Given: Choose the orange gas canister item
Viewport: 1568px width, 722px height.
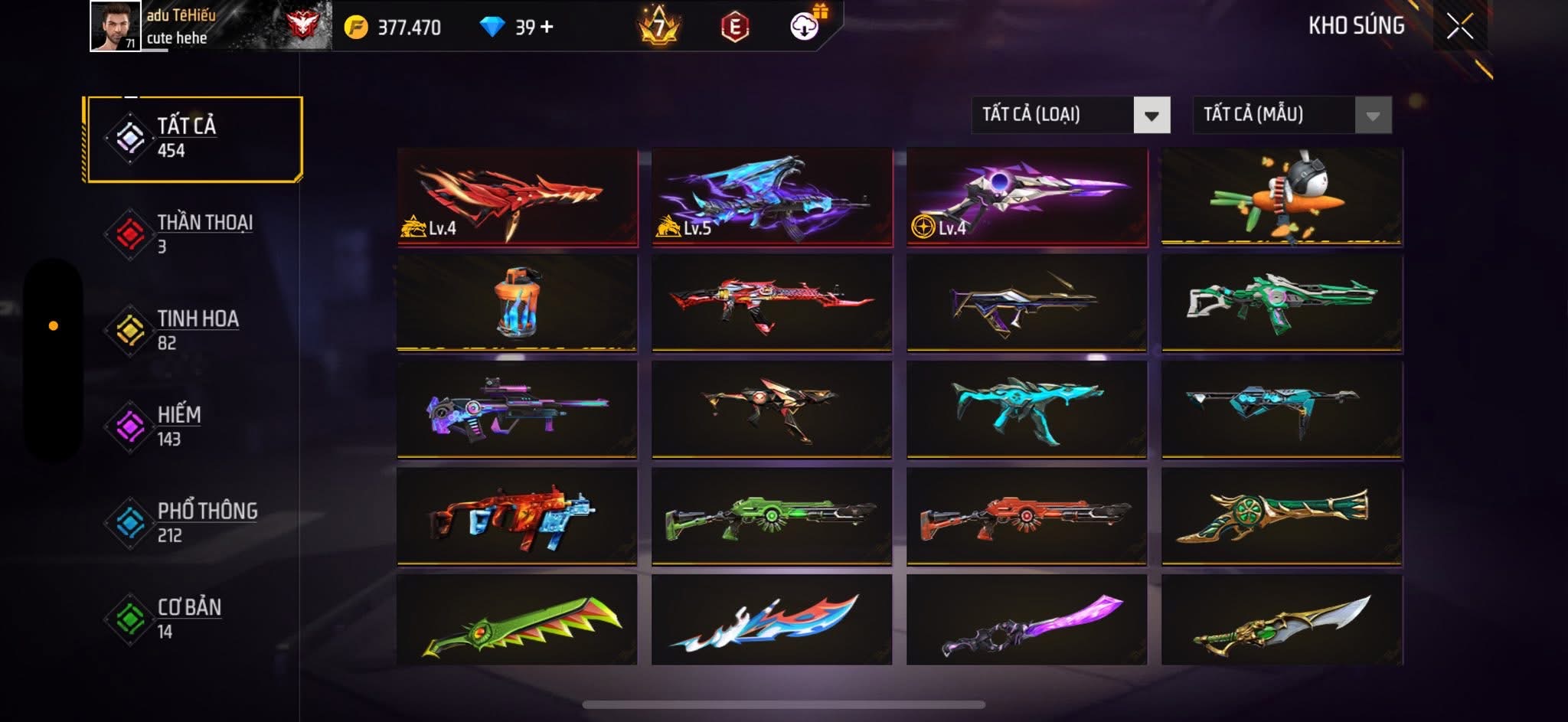Looking at the screenshot, I should pyautogui.click(x=517, y=302).
